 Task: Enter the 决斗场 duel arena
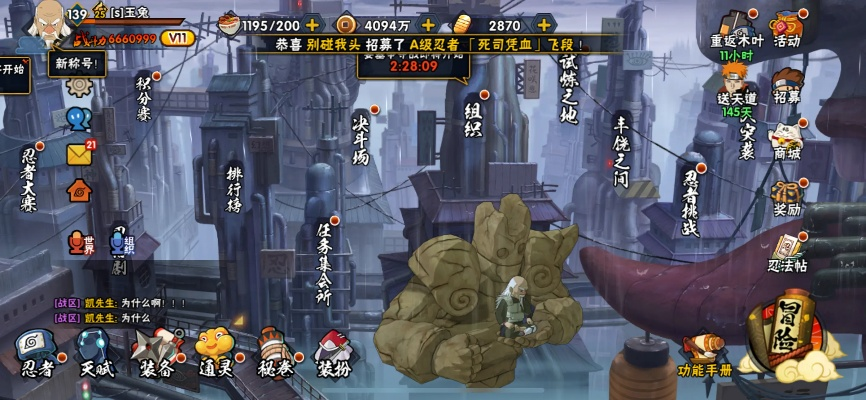click(361, 138)
